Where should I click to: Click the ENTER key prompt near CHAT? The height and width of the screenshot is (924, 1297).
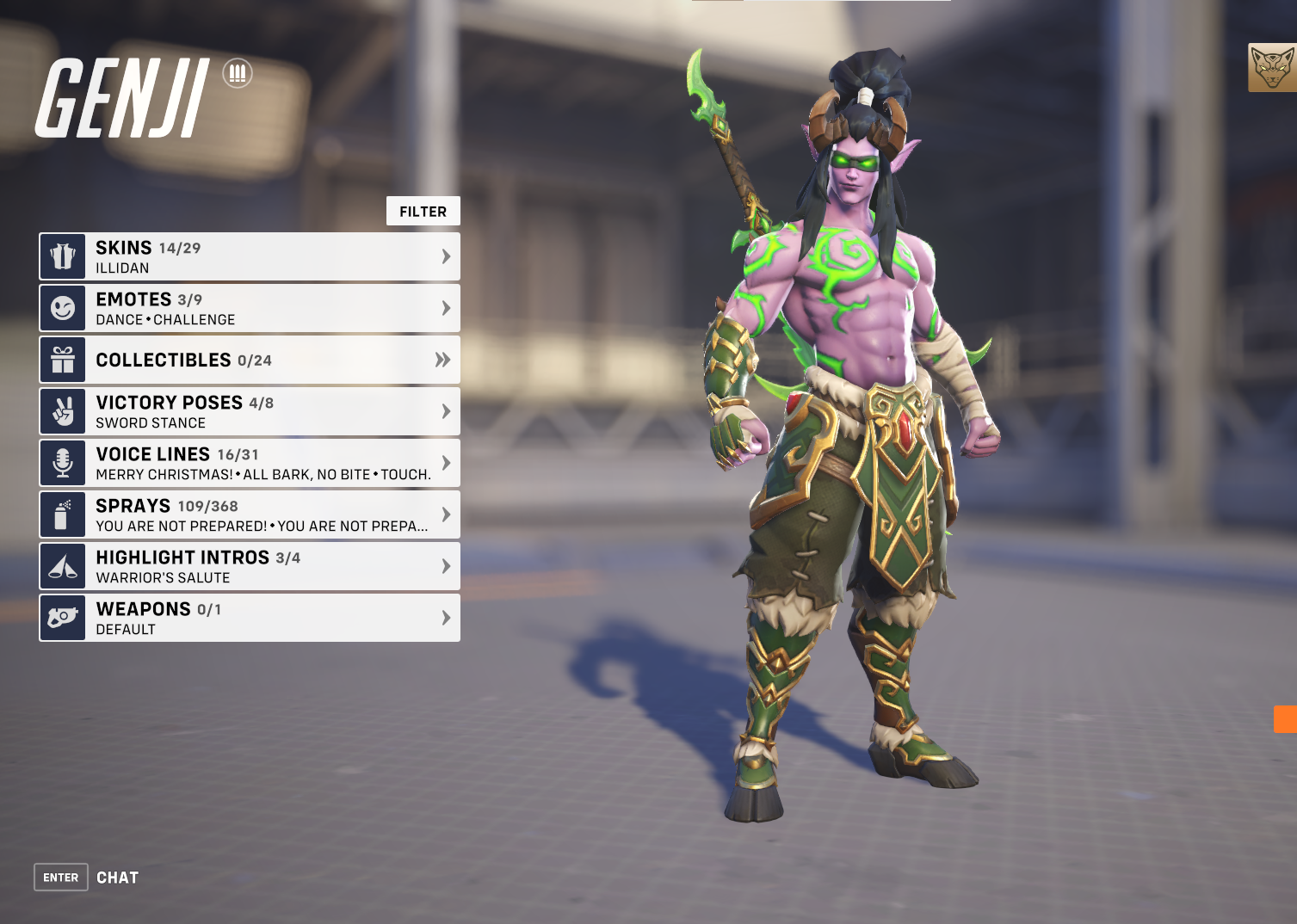click(x=60, y=877)
